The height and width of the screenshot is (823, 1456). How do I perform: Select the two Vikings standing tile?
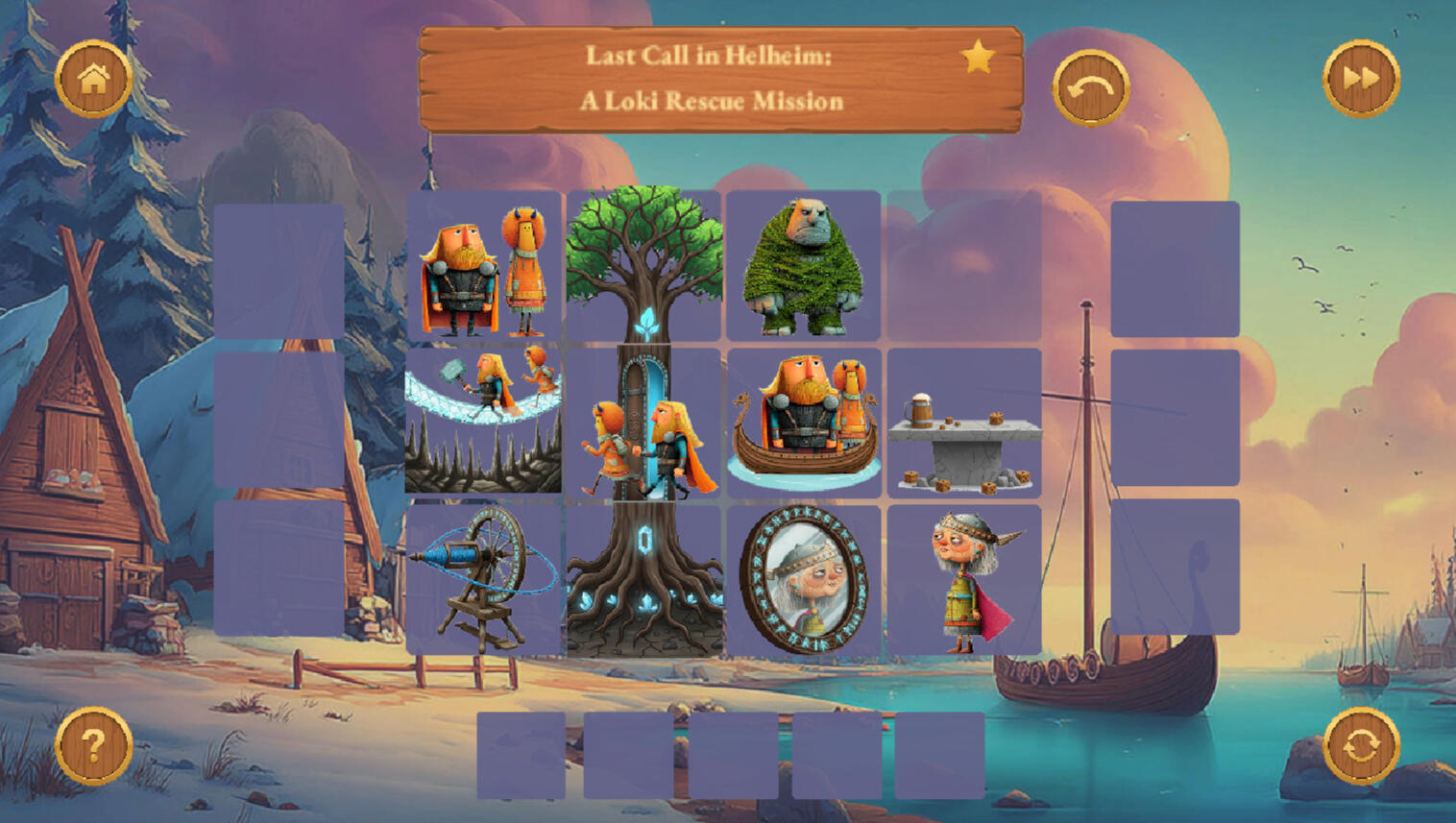(x=484, y=266)
